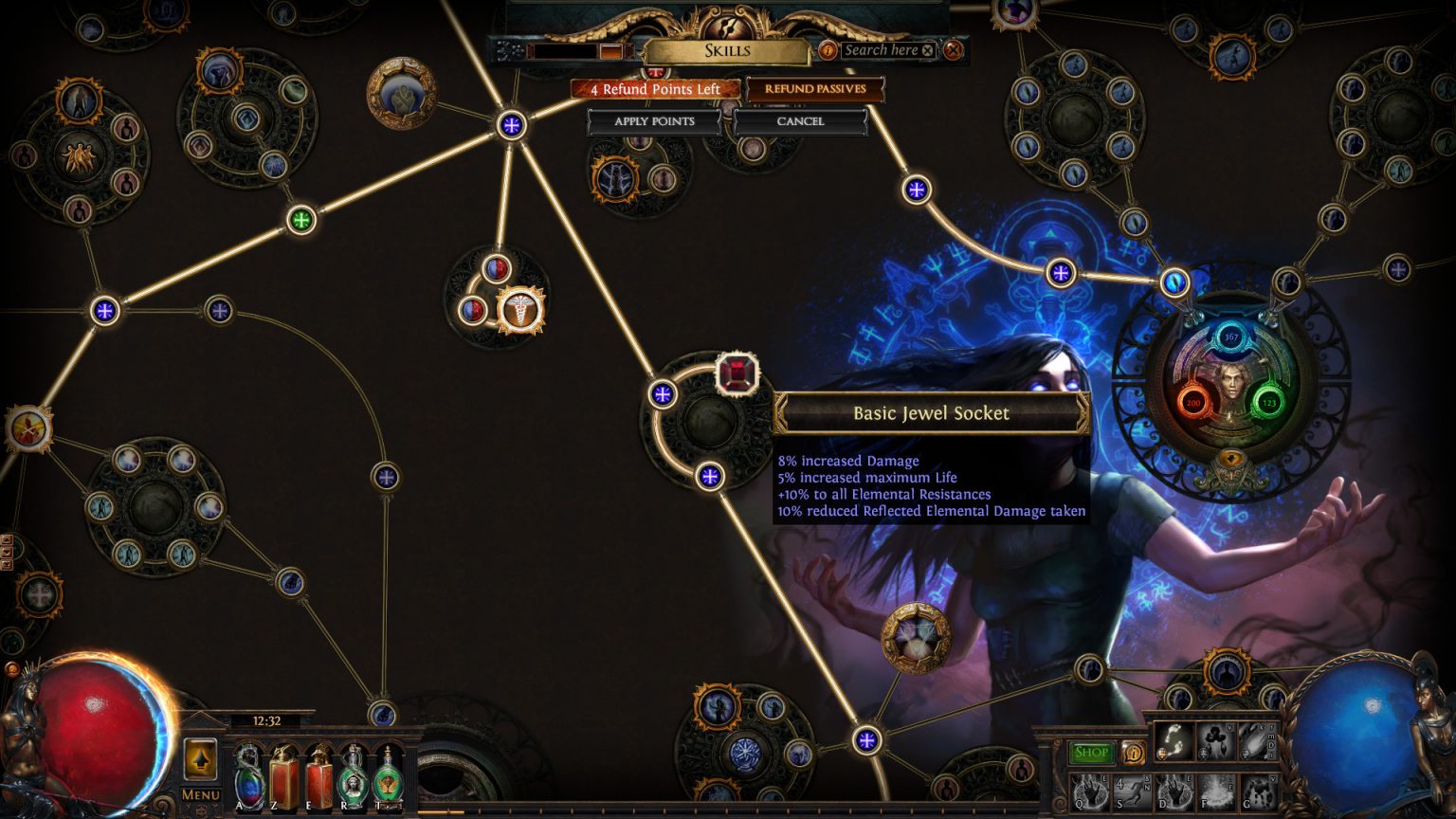This screenshot has width=1456, height=819.
Task: Select the Q skill gem icon
Action: coord(1089,794)
